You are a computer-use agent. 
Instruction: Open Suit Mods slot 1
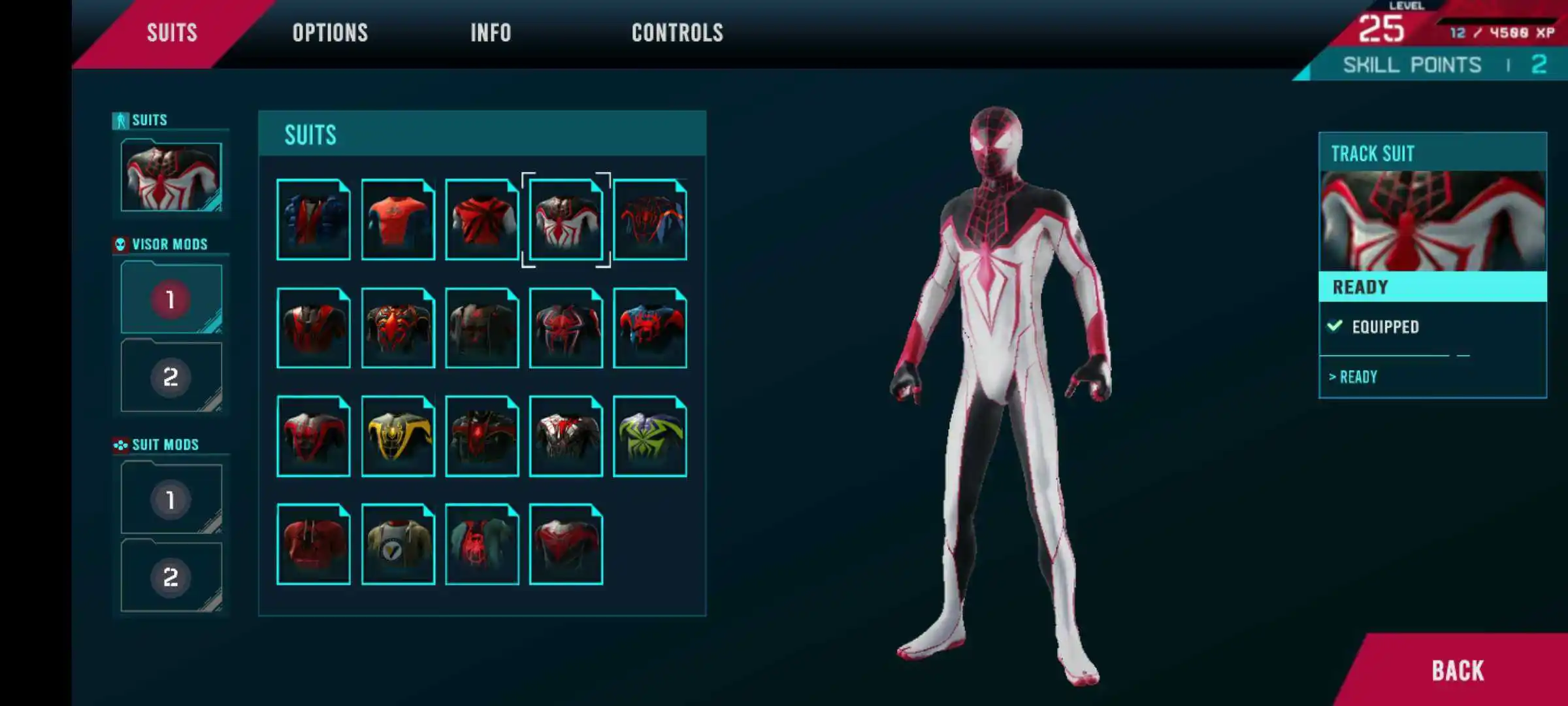[171, 499]
